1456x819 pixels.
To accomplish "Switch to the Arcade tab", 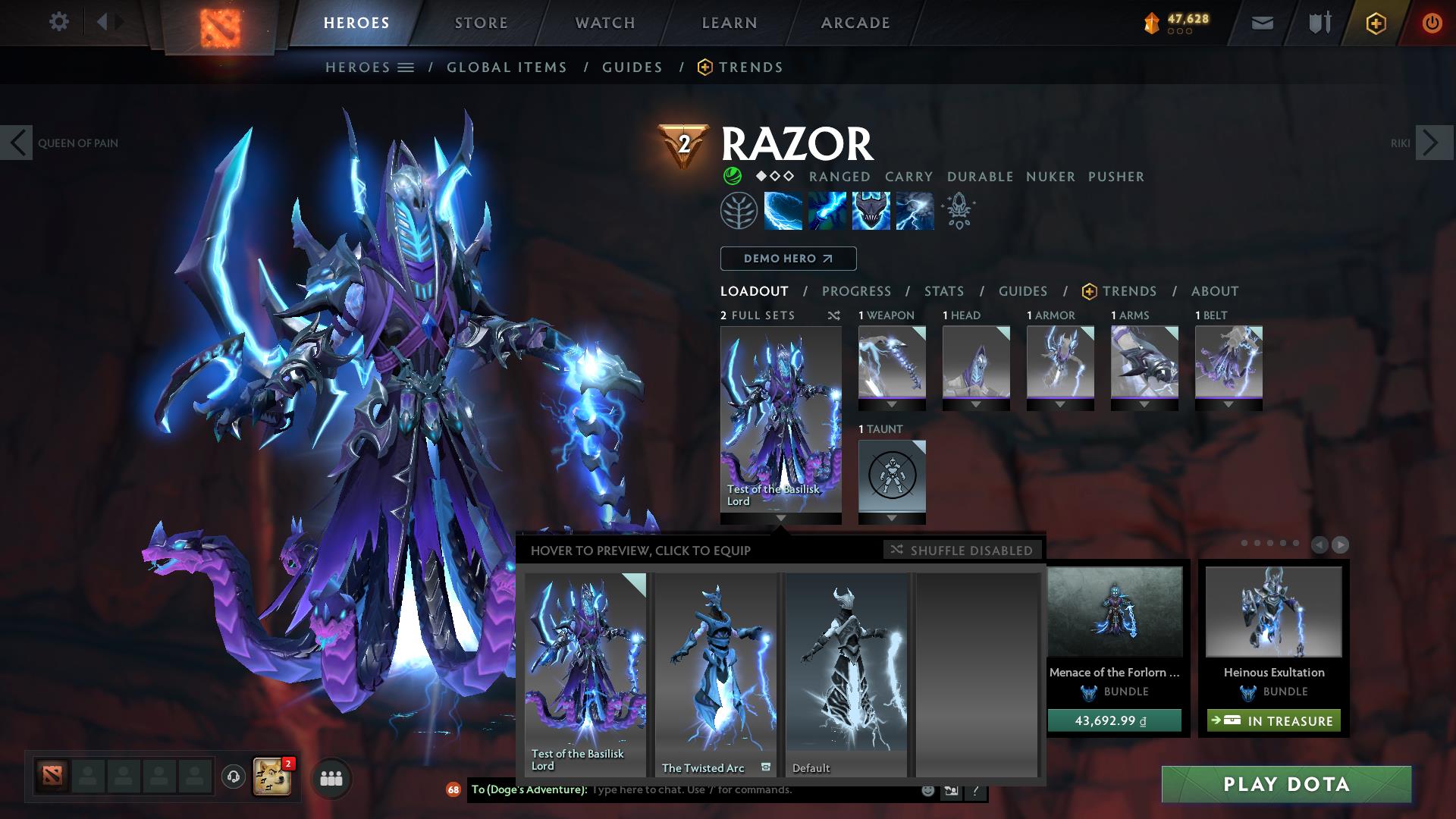I will point(855,22).
